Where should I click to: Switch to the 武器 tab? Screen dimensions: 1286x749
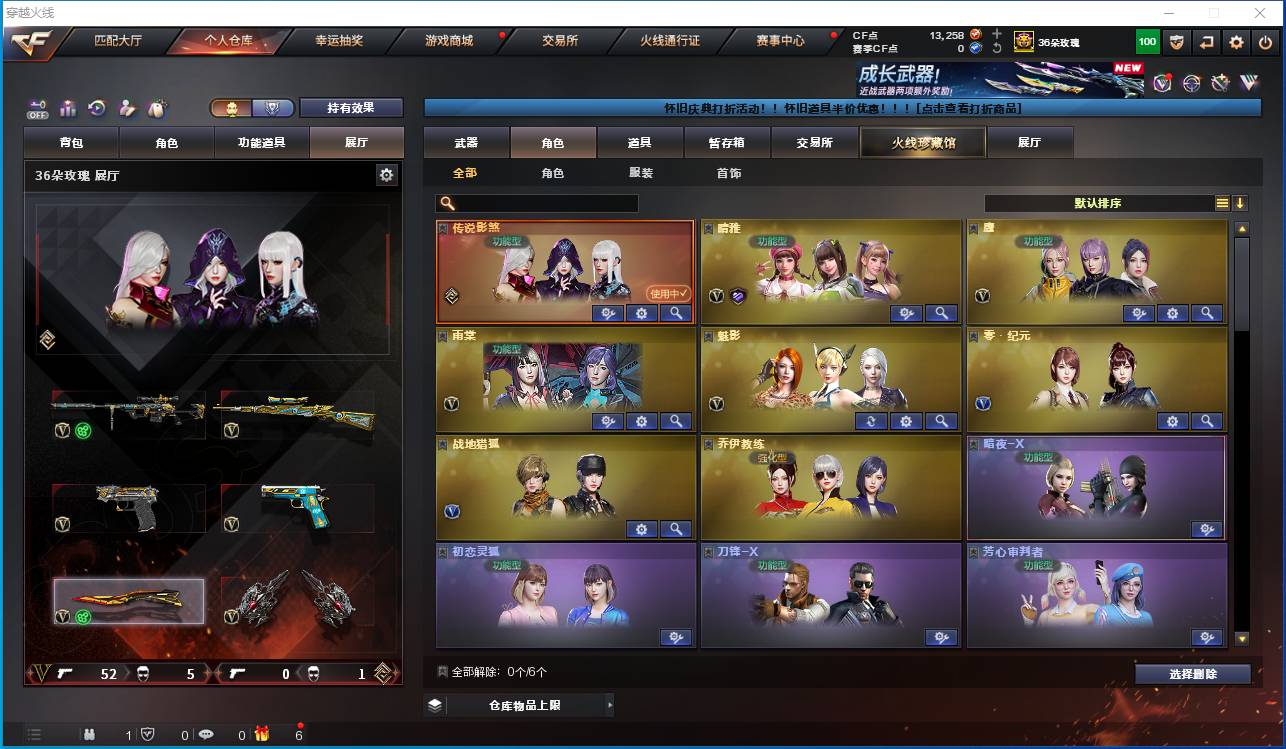click(465, 142)
